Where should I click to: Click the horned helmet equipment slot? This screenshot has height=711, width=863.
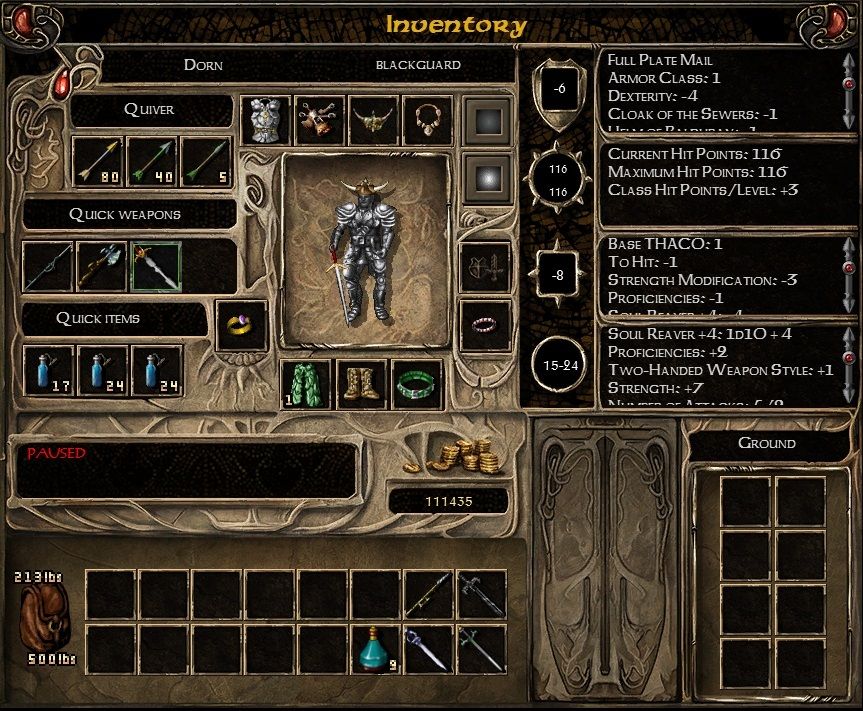pyautogui.click(x=373, y=121)
